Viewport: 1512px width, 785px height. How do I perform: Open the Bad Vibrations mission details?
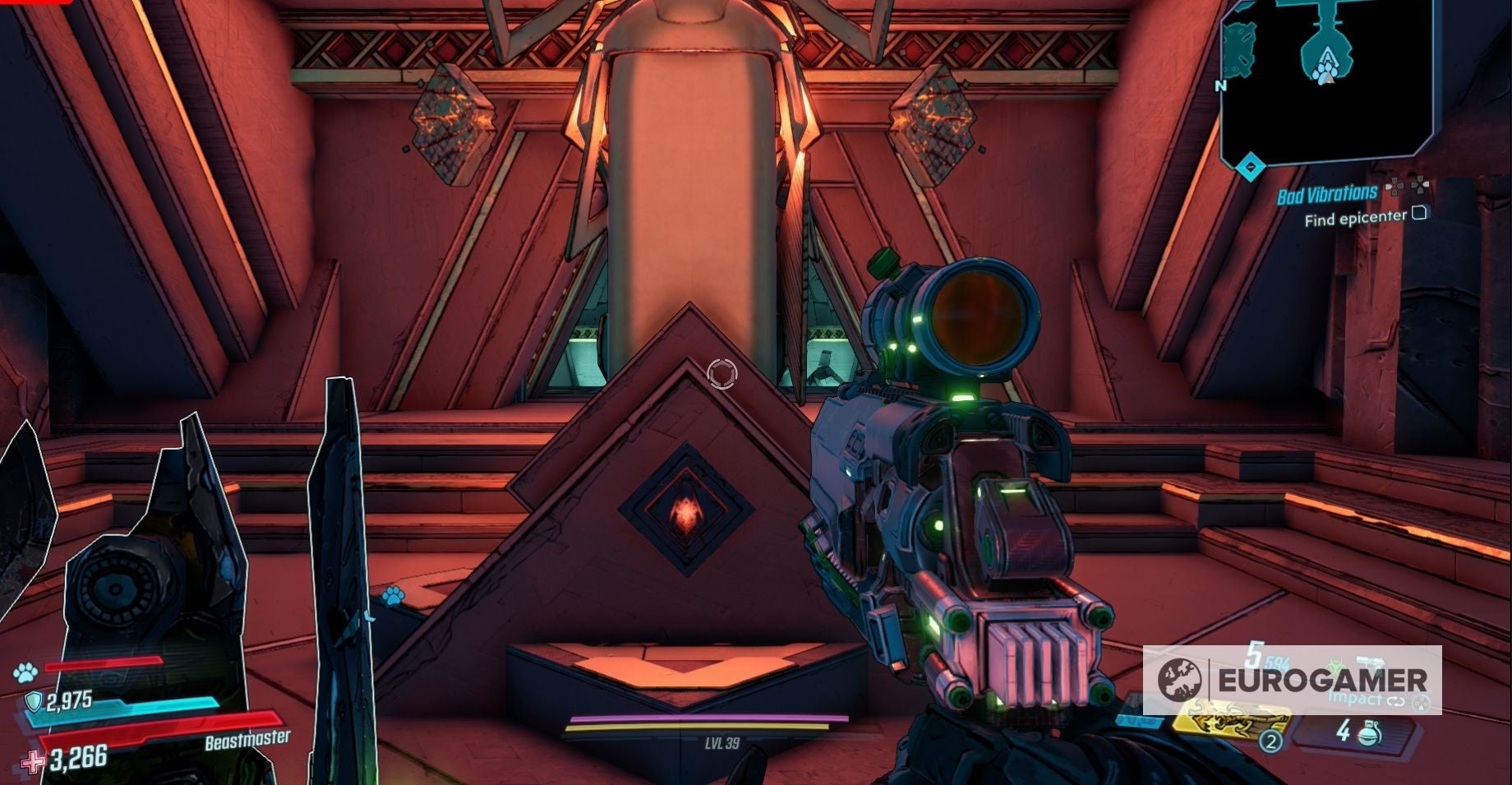[1325, 192]
